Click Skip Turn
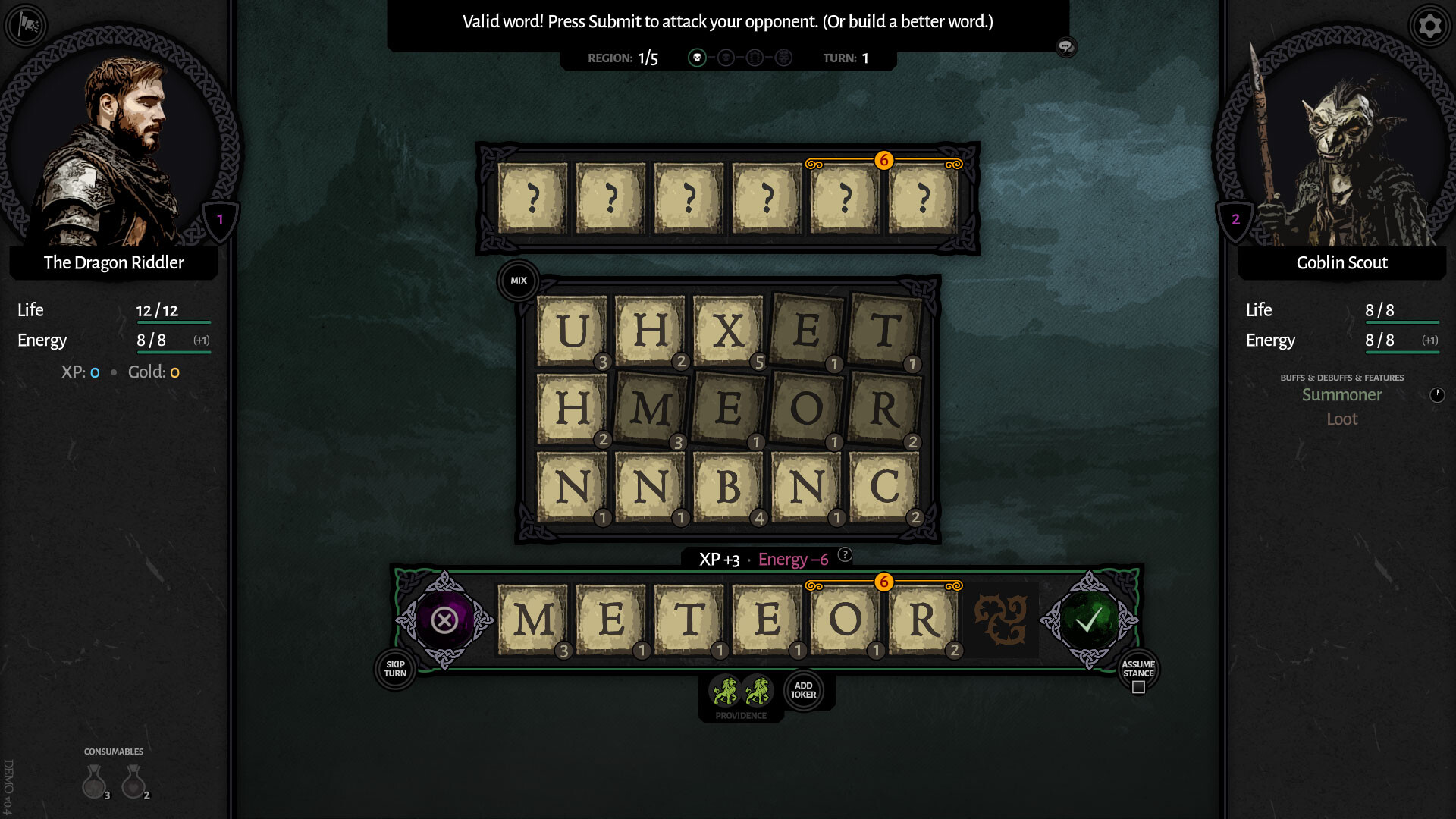 (x=395, y=670)
